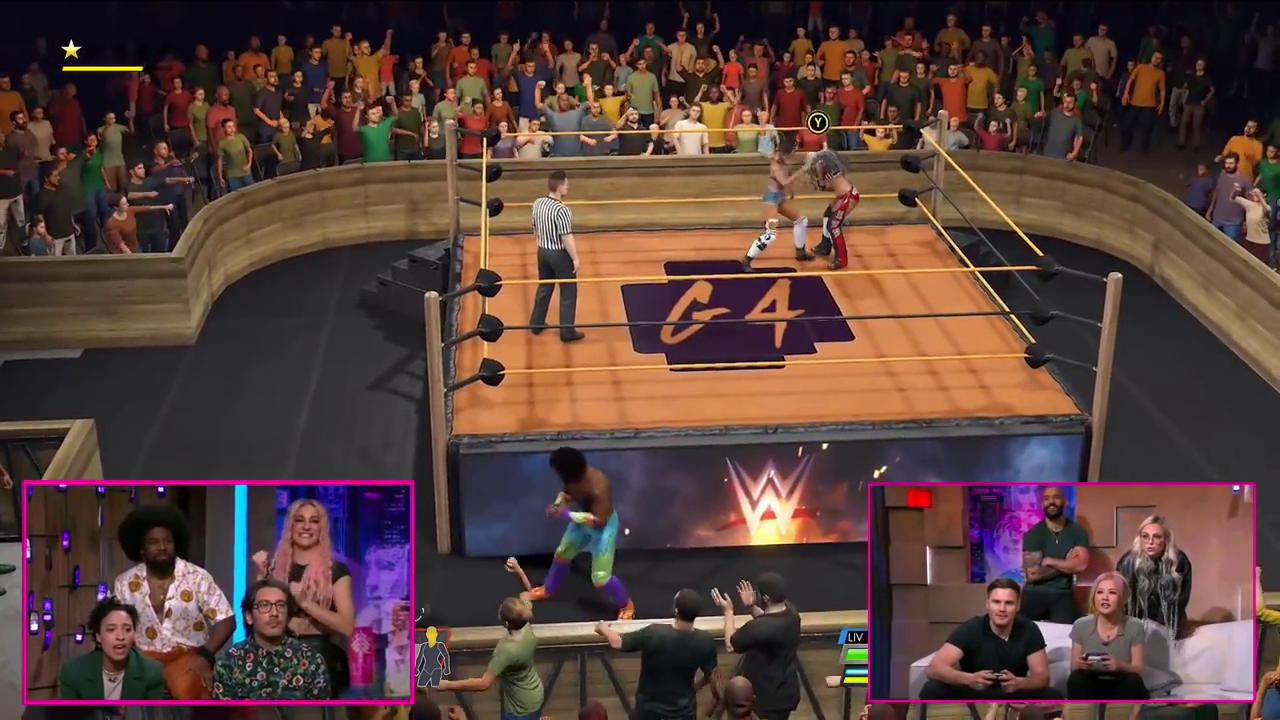Click the body damage silhouette indicator
This screenshot has width=1280, height=720.
pos(432,656)
